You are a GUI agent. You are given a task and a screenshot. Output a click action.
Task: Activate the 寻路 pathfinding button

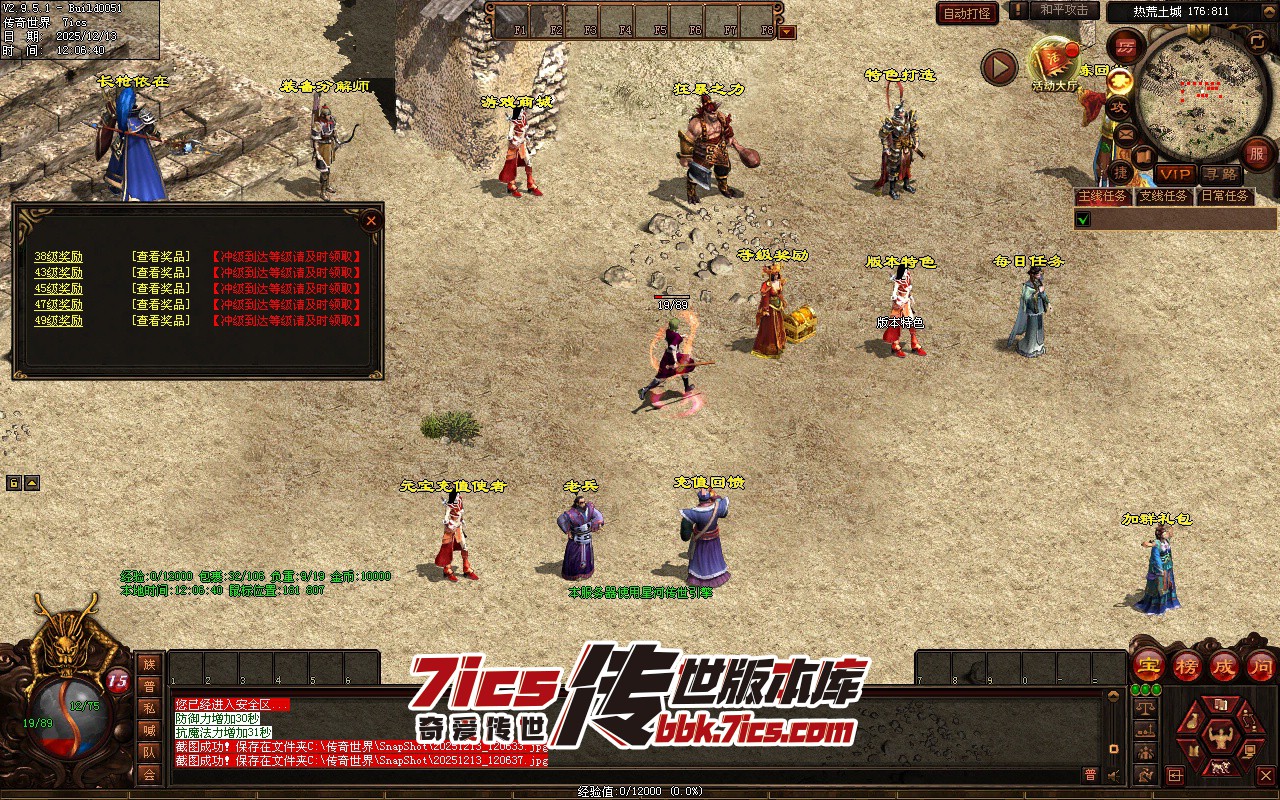(1219, 174)
